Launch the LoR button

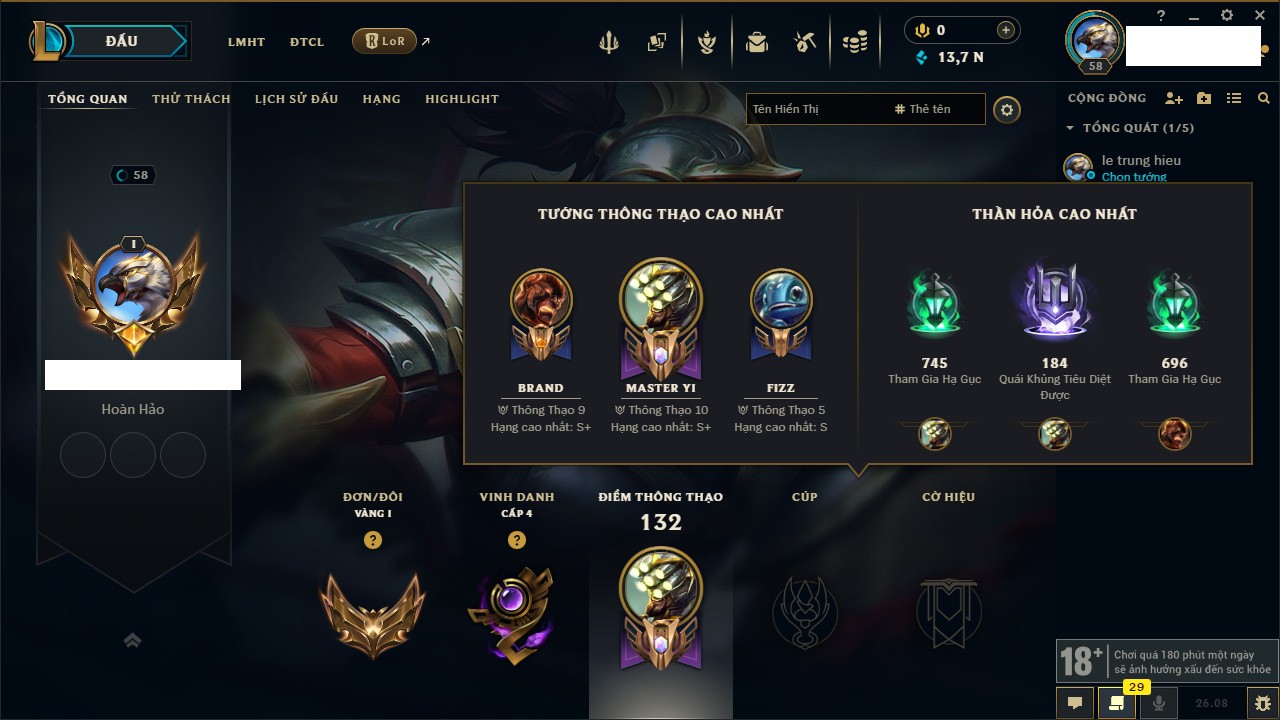point(385,41)
